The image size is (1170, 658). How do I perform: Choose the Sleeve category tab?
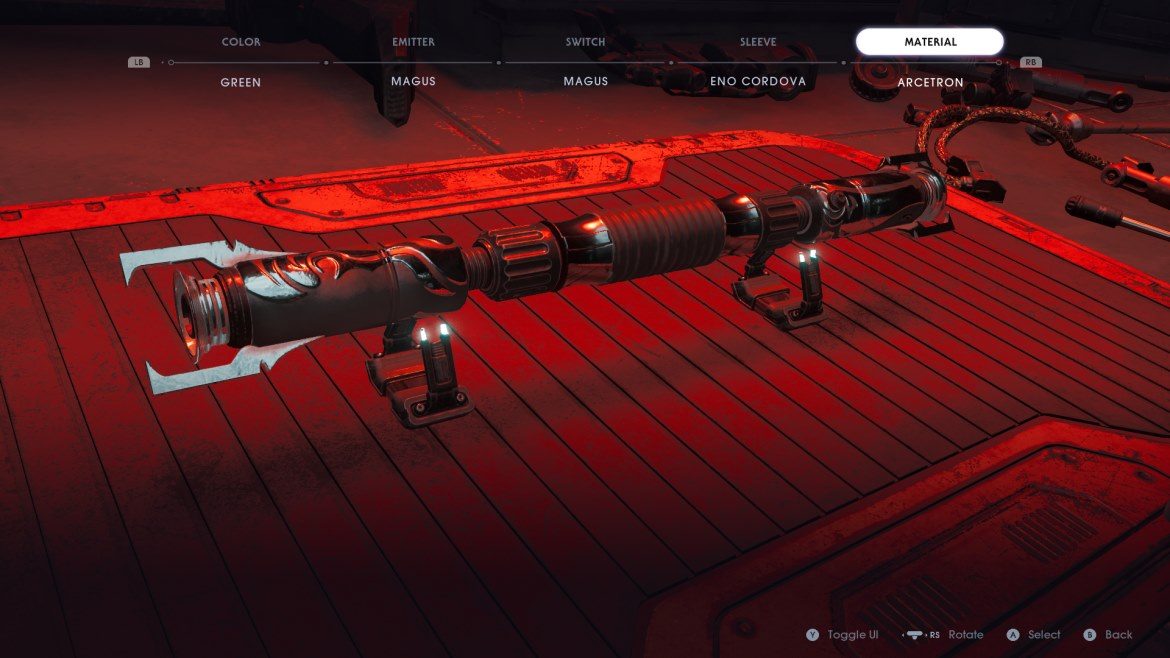(x=757, y=42)
